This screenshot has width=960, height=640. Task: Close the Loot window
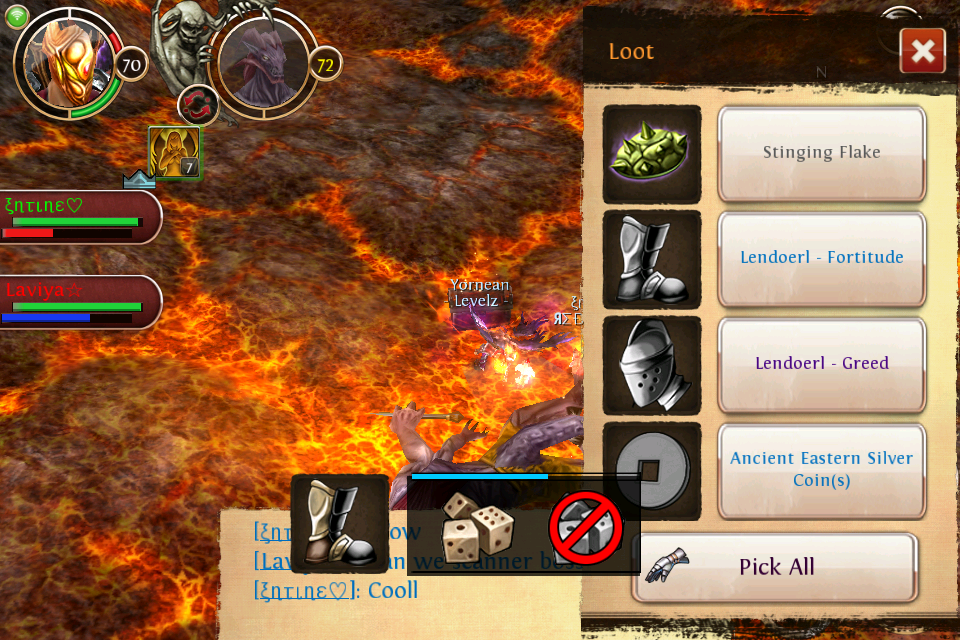(922, 51)
